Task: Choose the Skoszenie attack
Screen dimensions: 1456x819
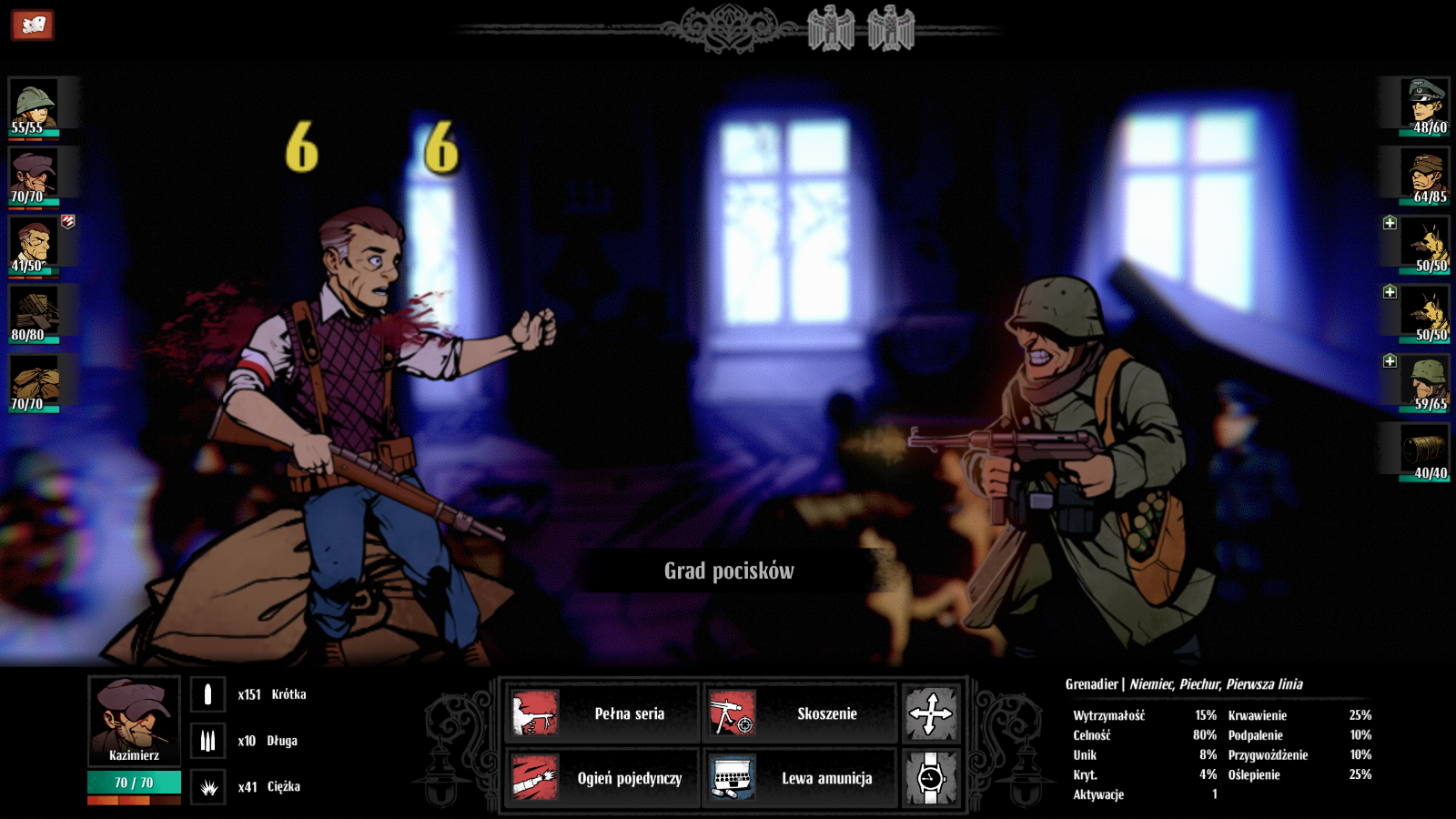Action: coord(798,713)
